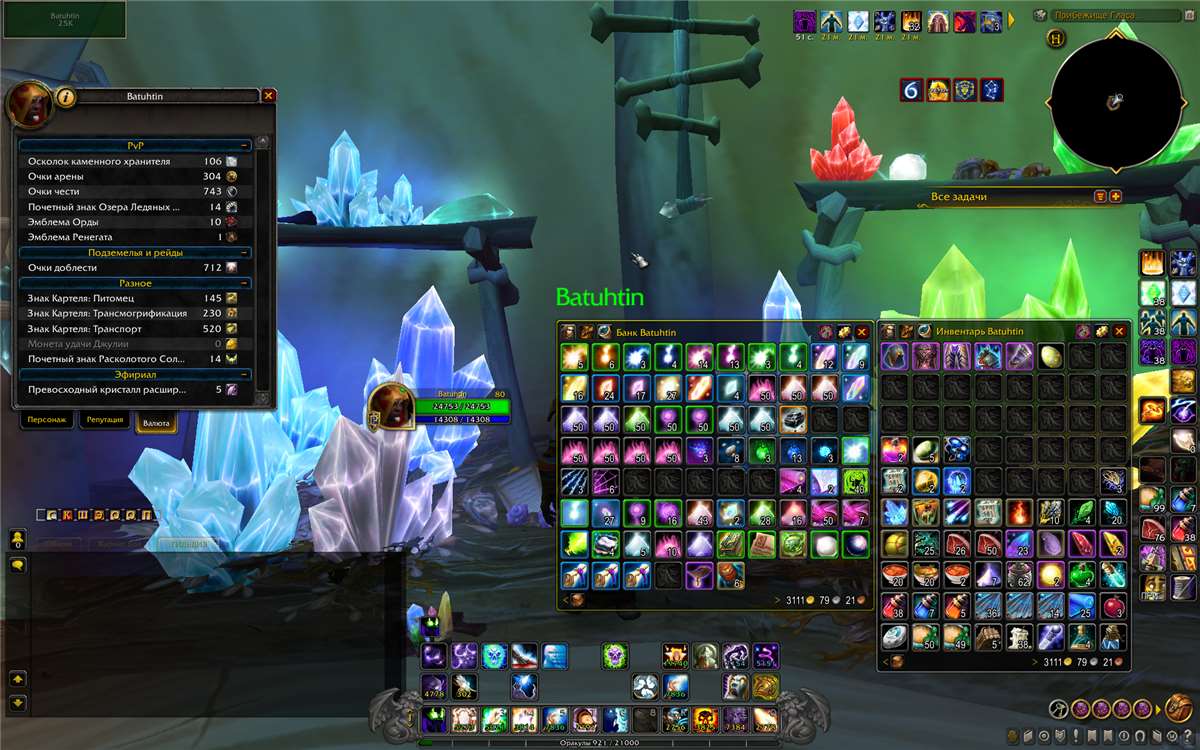Close the Инвентарь Batuhtin window

click(x=1119, y=331)
